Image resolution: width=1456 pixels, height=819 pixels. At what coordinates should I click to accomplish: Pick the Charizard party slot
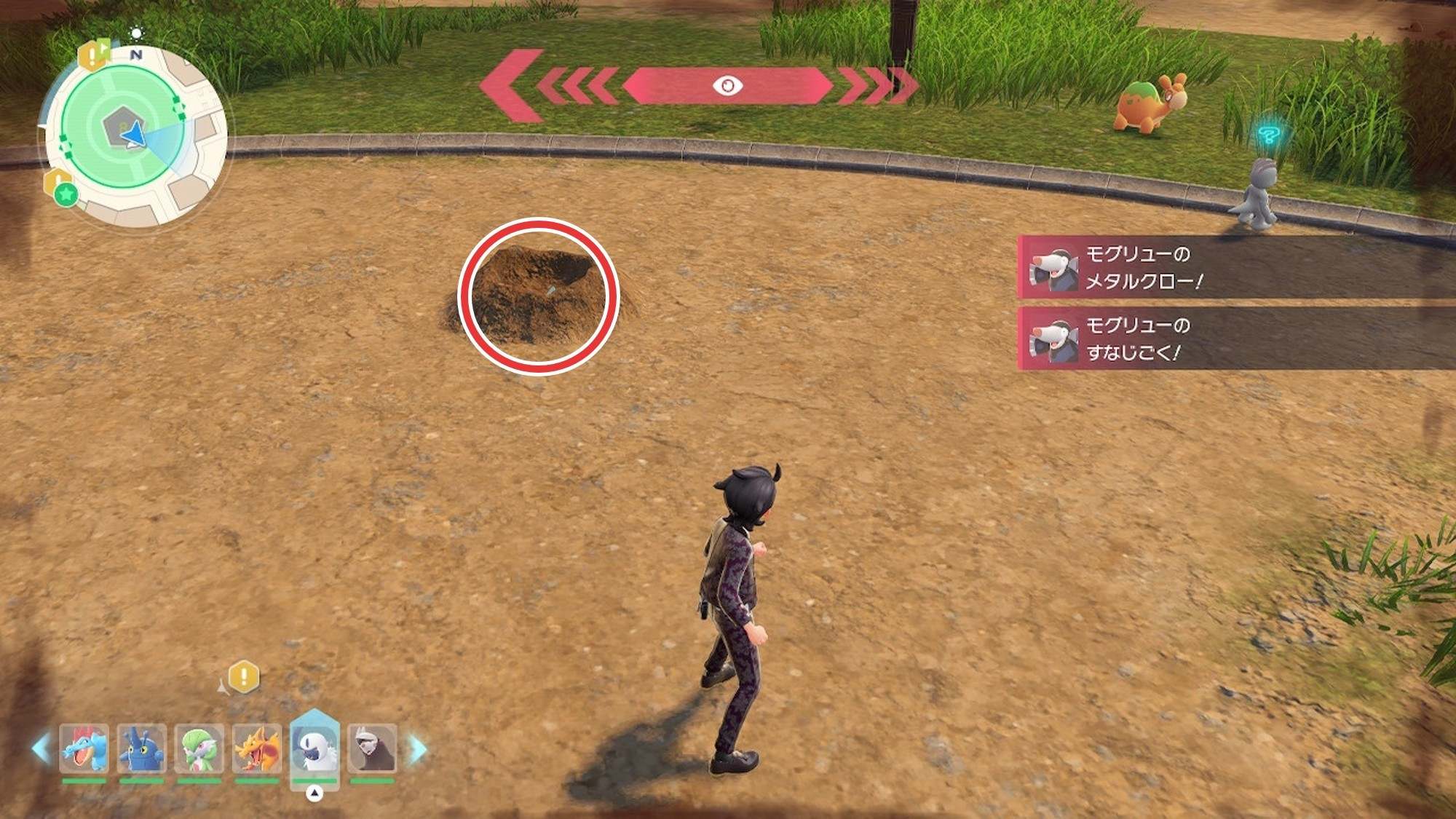click(x=256, y=748)
